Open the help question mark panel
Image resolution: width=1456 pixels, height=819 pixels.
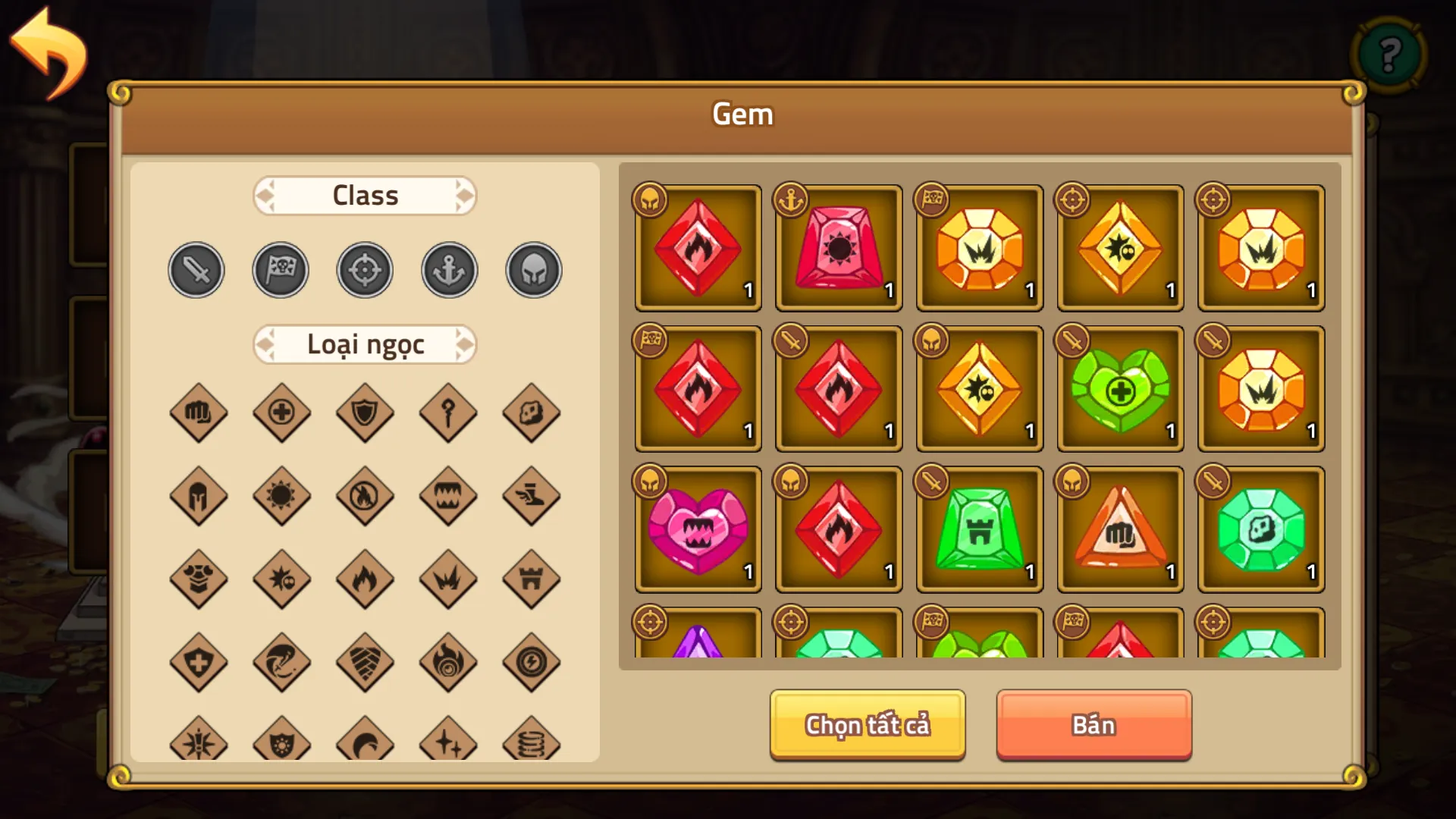1389,54
